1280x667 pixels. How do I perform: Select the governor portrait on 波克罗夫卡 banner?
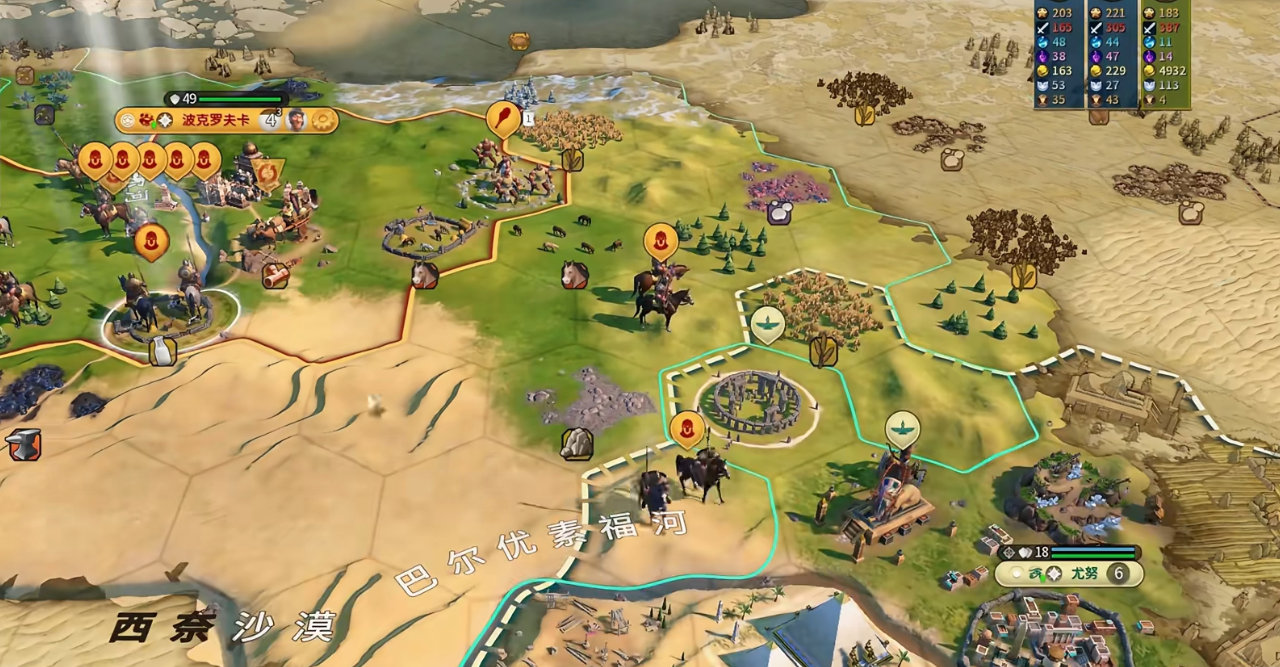pyautogui.click(x=296, y=121)
